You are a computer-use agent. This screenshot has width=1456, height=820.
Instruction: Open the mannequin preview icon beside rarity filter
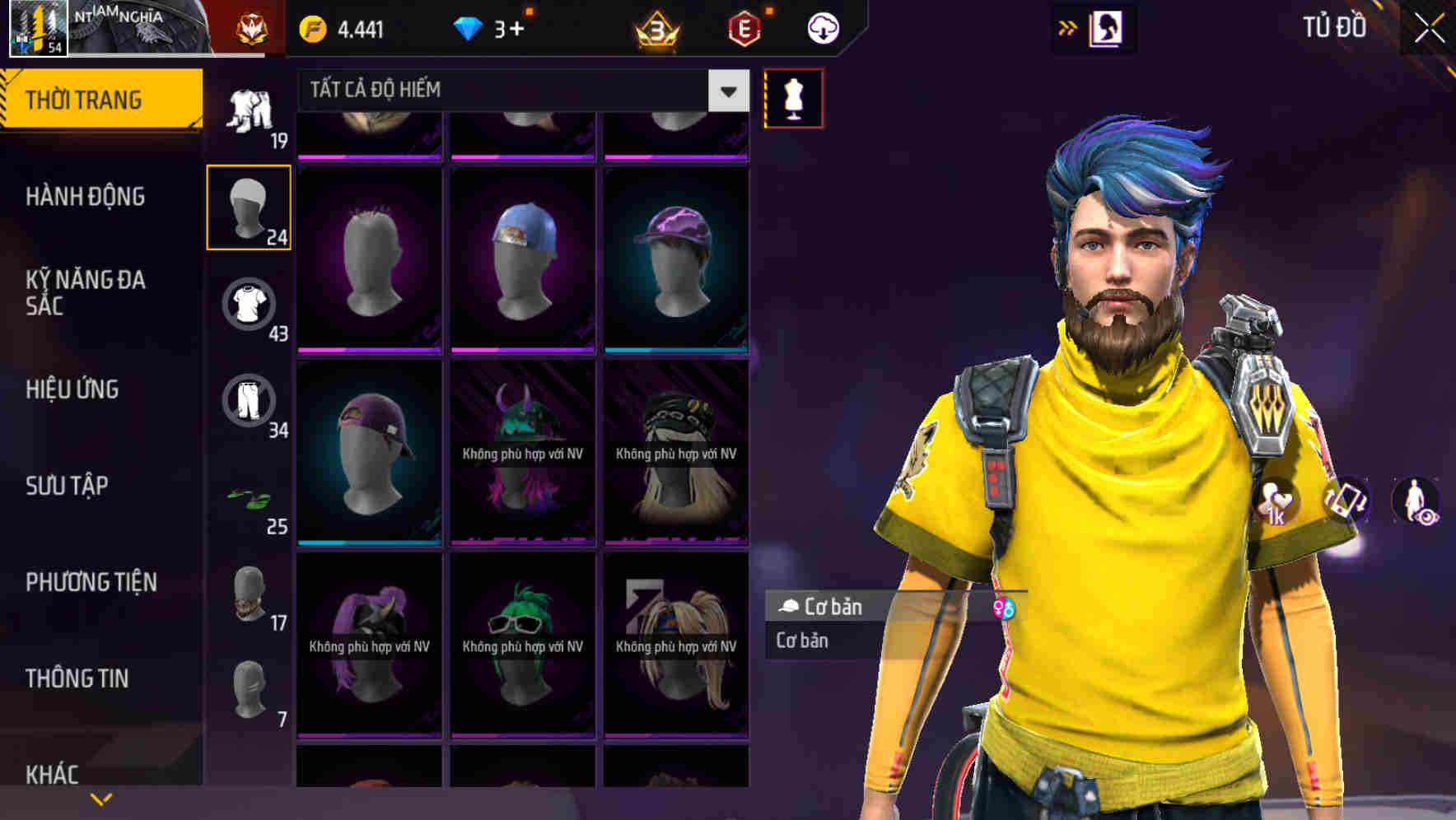(x=791, y=98)
